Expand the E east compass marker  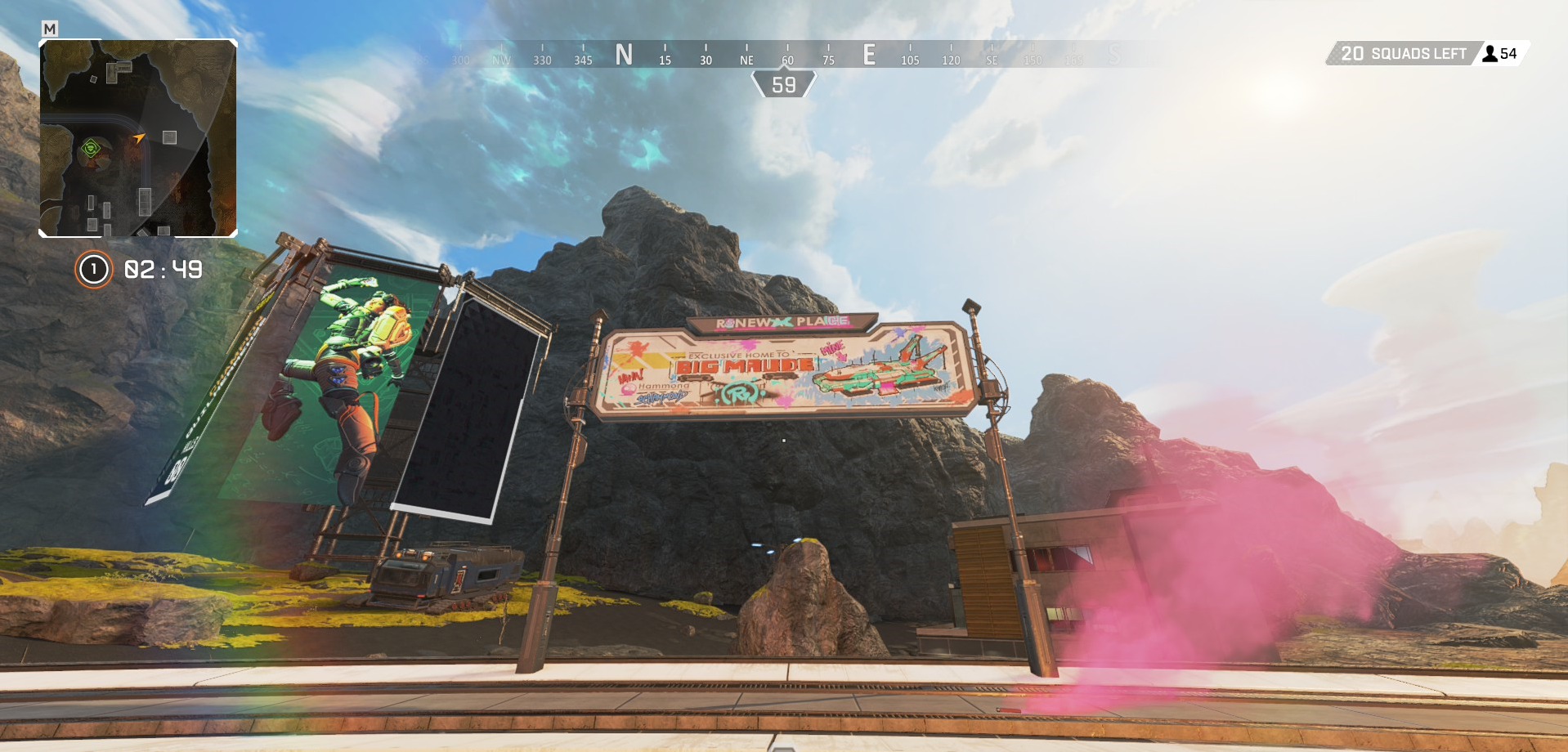click(870, 54)
